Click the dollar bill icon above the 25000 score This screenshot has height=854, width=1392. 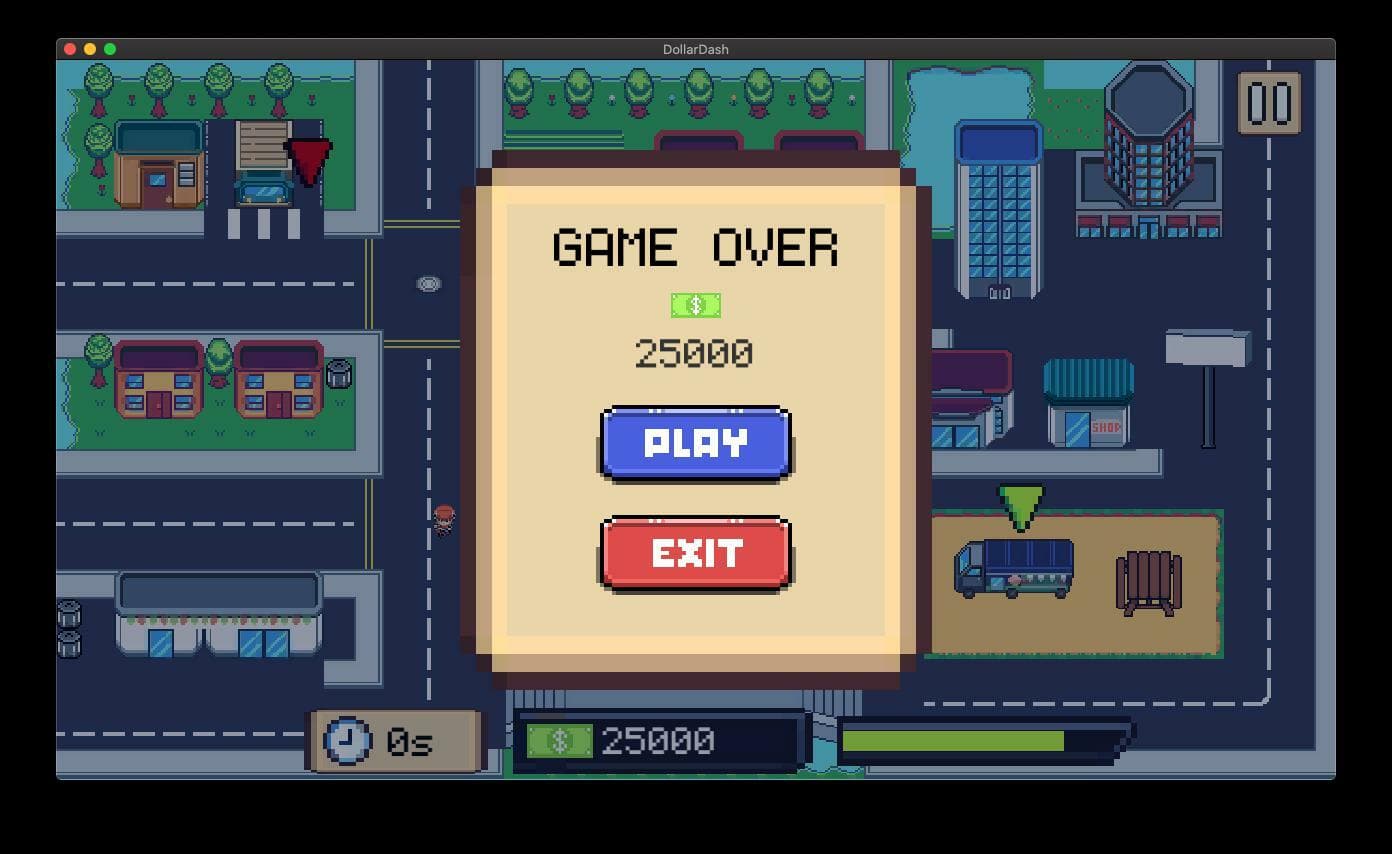pyautogui.click(x=694, y=304)
